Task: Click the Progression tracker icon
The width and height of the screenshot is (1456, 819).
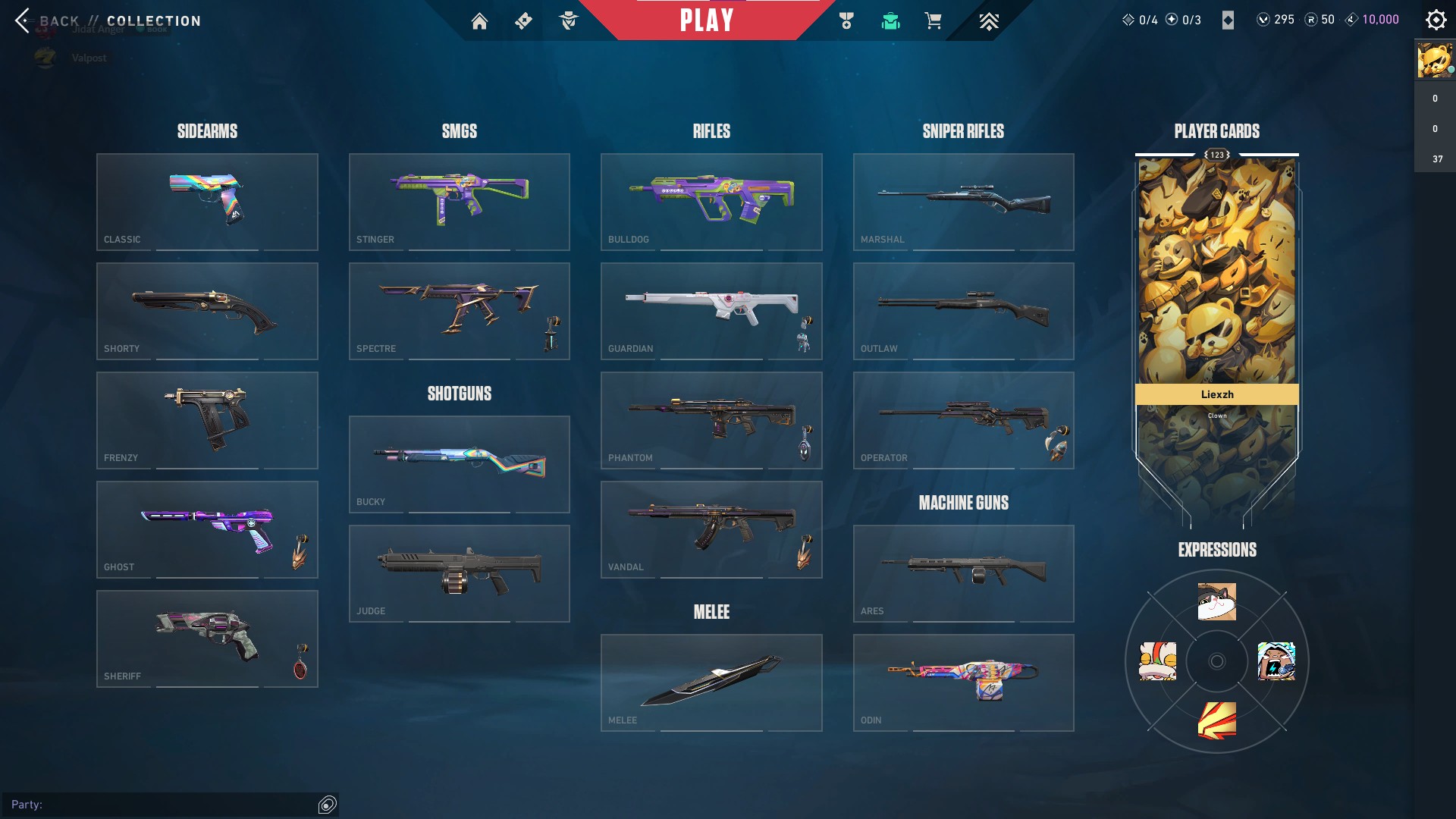Action: 988,20
